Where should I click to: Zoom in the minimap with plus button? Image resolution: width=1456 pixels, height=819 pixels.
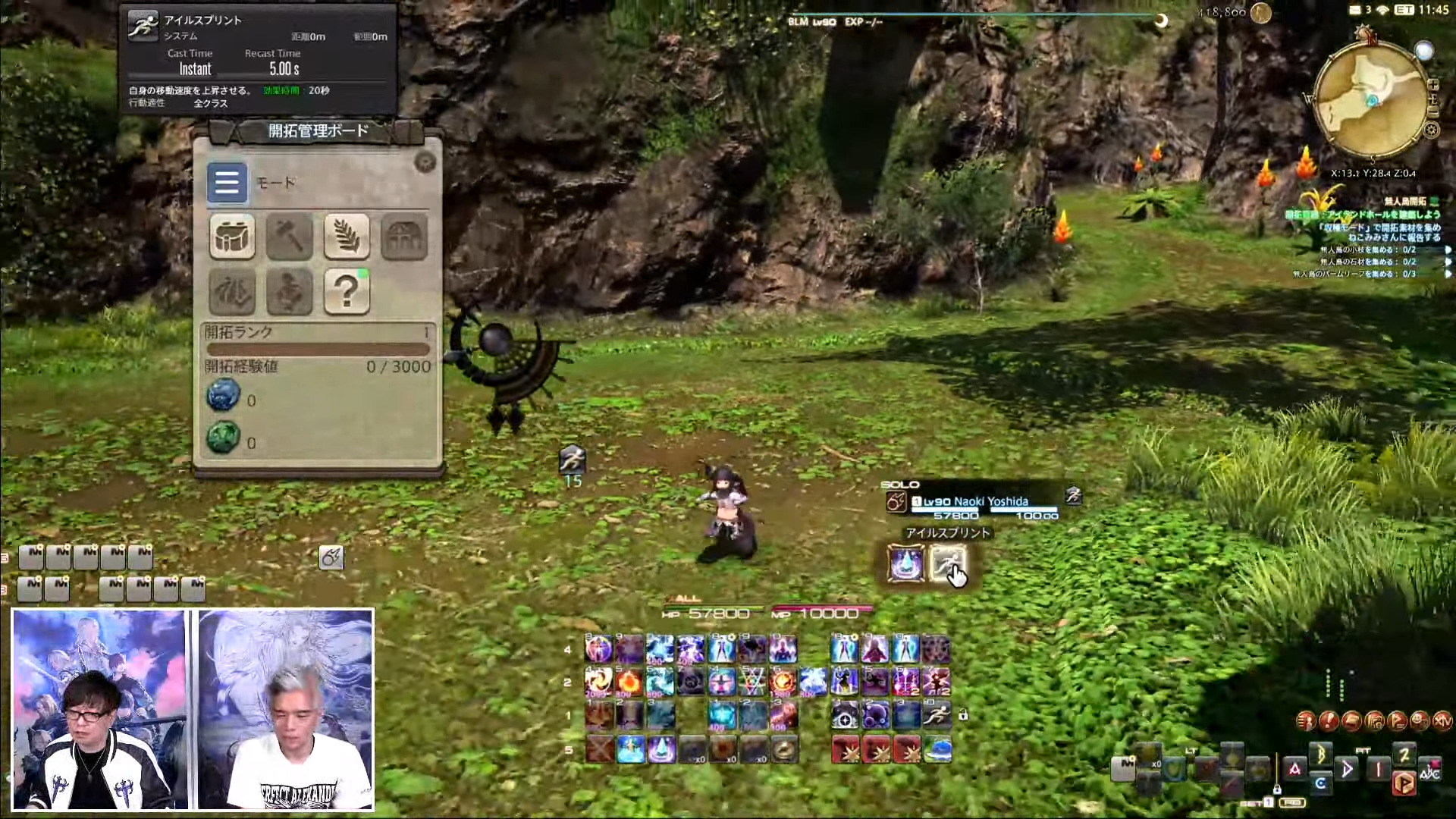(x=1433, y=84)
